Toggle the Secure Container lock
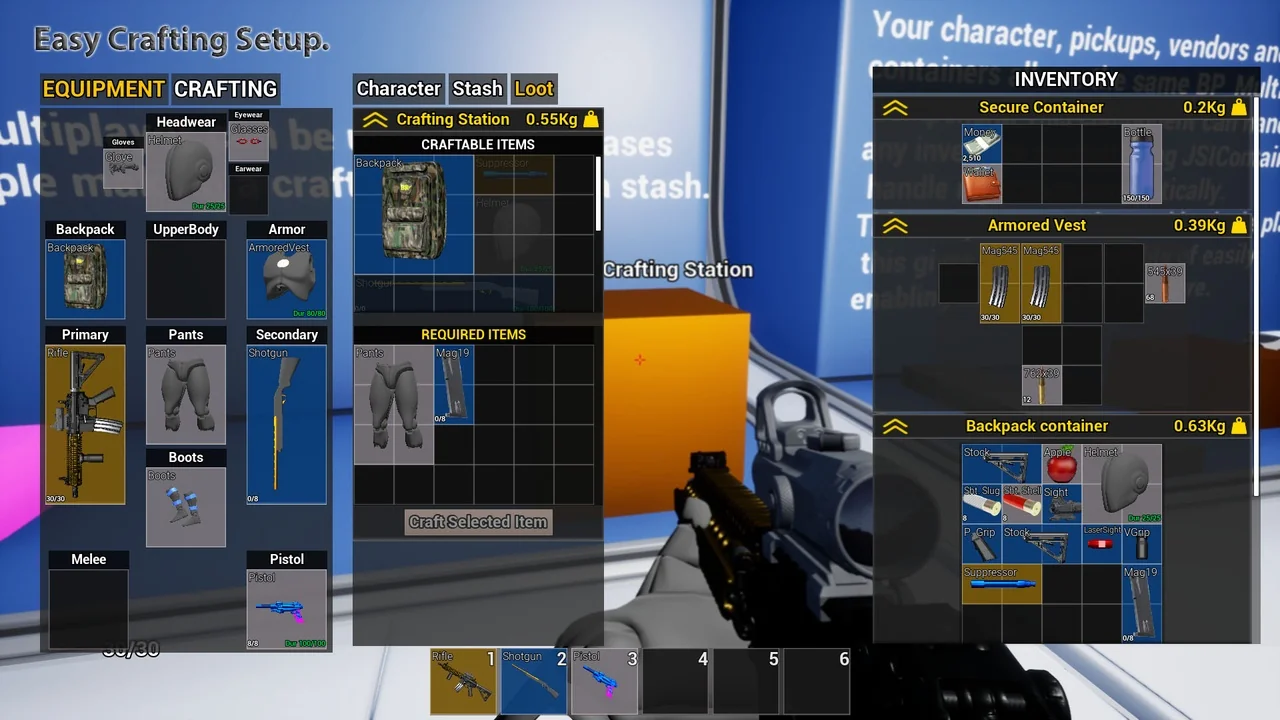The height and width of the screenshot is (720, 1280). (x=1240, y=107)
